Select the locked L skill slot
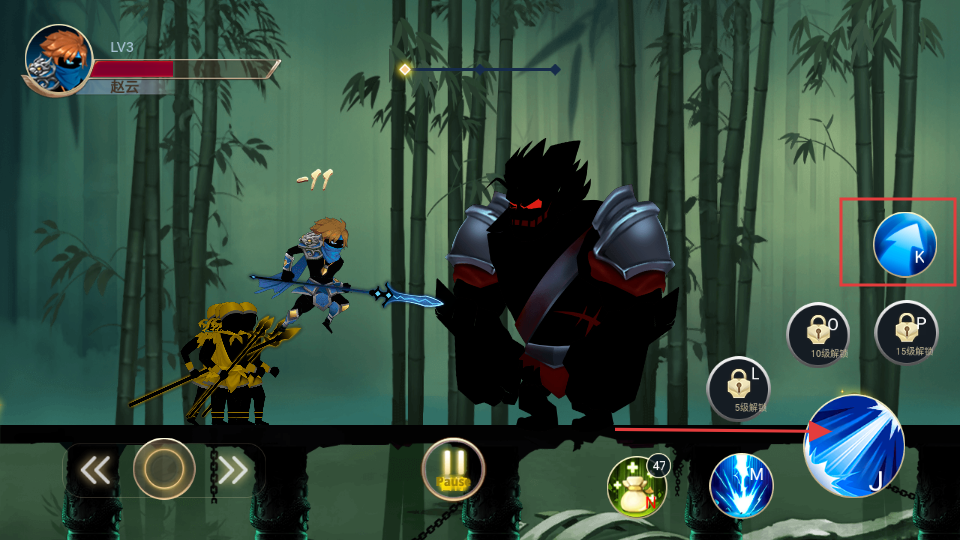The image size is (960, 540). [x=738, y=388]
